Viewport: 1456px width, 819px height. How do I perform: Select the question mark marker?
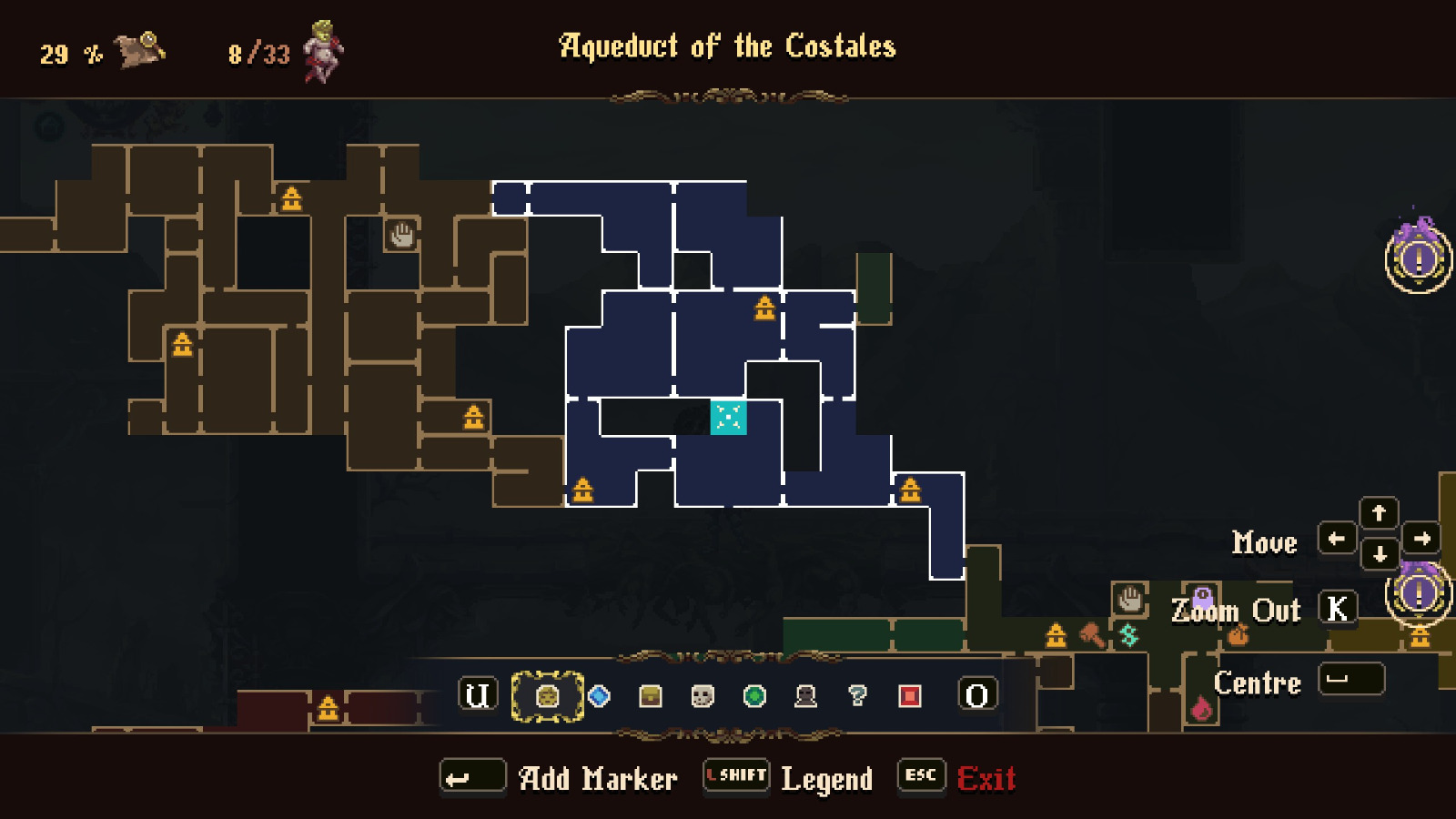[857, 696]
